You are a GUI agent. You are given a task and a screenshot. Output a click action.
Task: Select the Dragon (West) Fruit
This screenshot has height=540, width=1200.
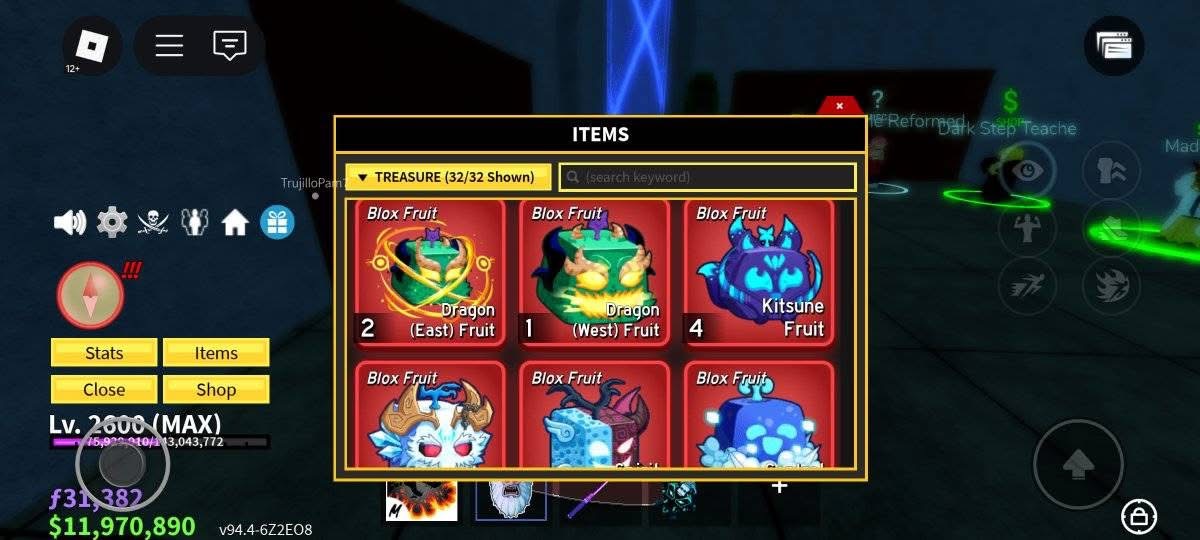pyautogui.click(x=595, y=272)
